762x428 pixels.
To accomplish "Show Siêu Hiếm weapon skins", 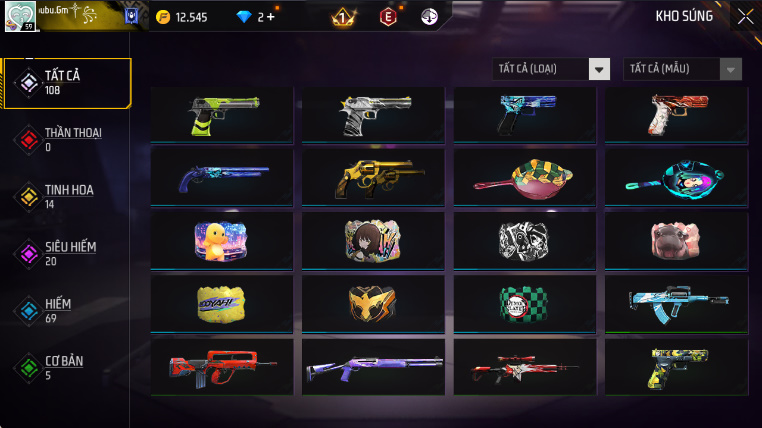I will click(x=67, y=253).
